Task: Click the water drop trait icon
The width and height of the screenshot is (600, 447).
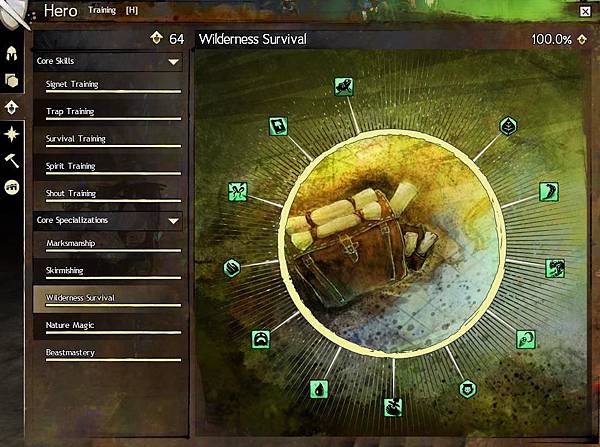Action: tap(317, 388)
